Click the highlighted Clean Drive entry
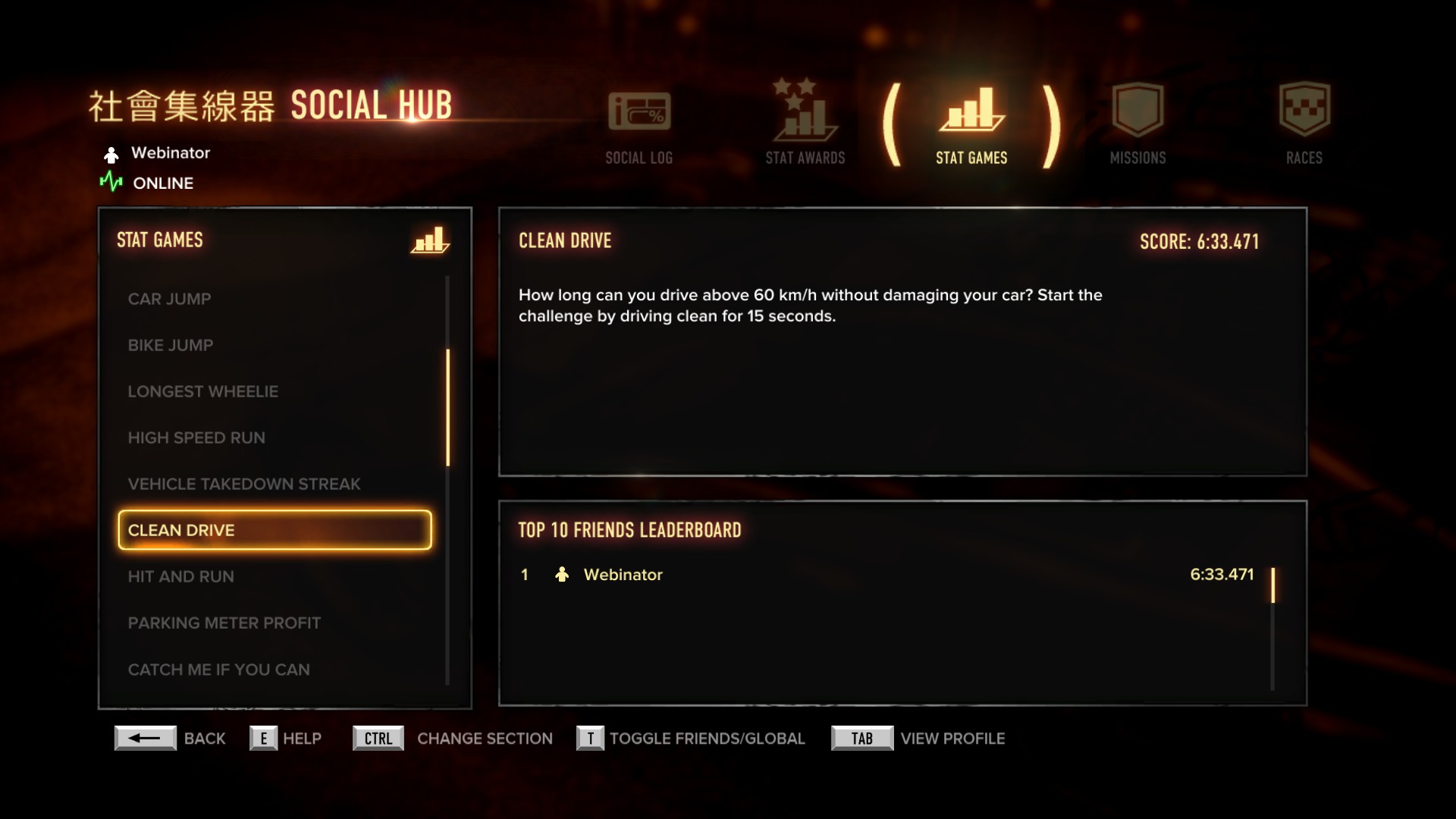Image resolution: width=1456 pixels, height=819 pixels. (x=275, y=530)
